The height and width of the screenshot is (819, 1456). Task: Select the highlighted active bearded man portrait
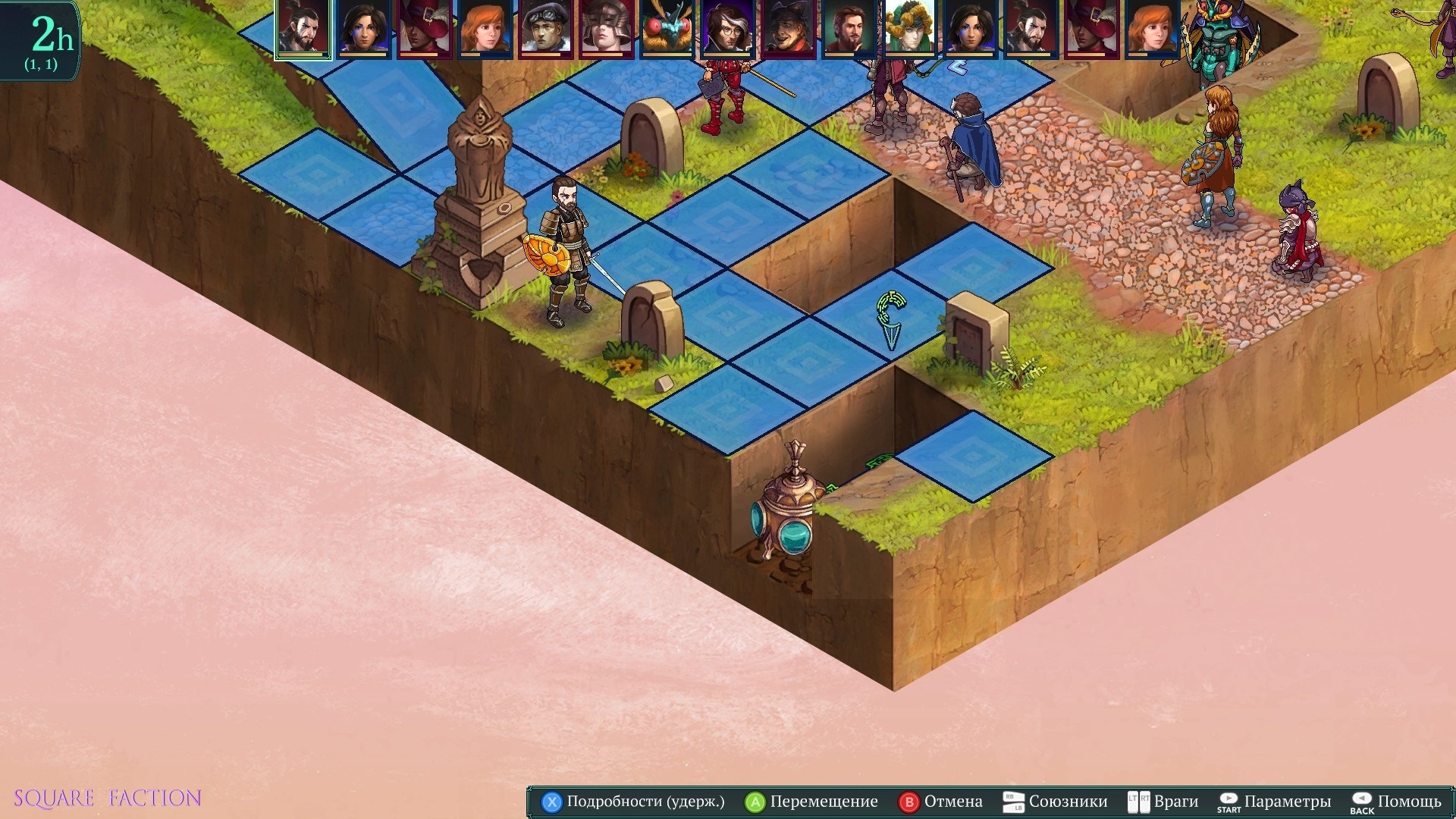[x=303, y=28]
